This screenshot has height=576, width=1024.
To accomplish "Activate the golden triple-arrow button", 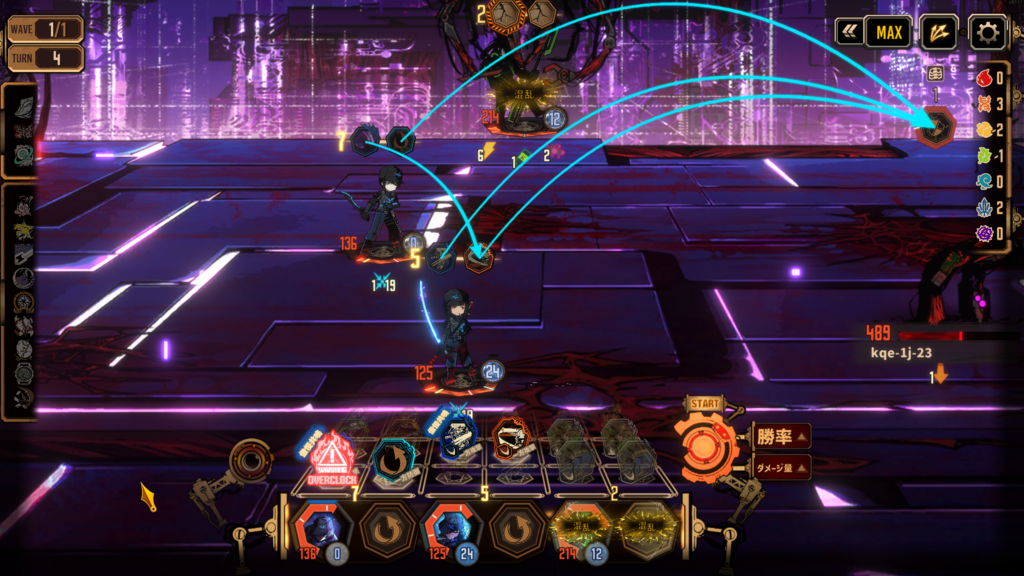I will [x=938, y=33].
